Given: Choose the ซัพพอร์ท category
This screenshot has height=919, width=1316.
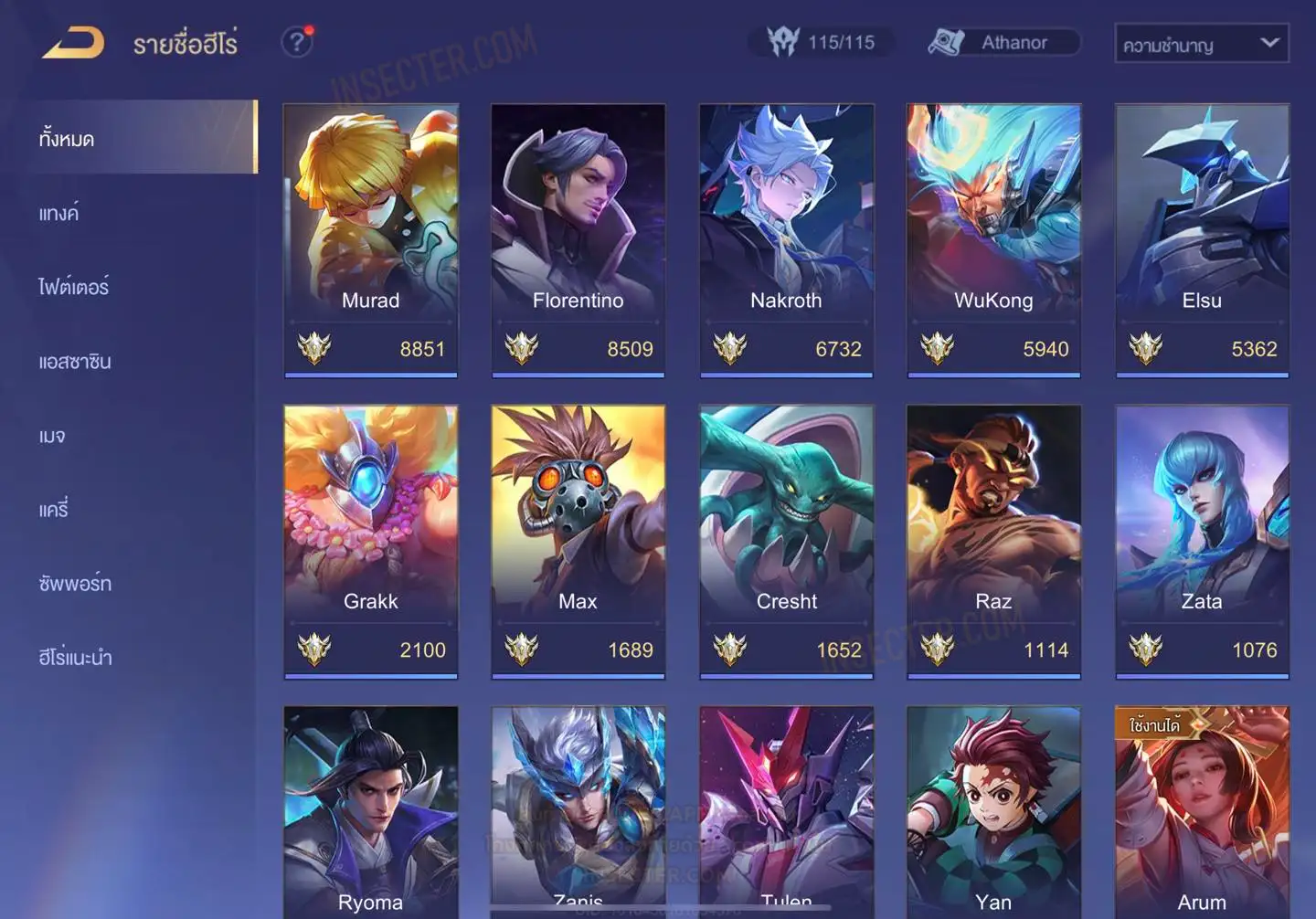Looking at the screenshot, I should 75,583.
